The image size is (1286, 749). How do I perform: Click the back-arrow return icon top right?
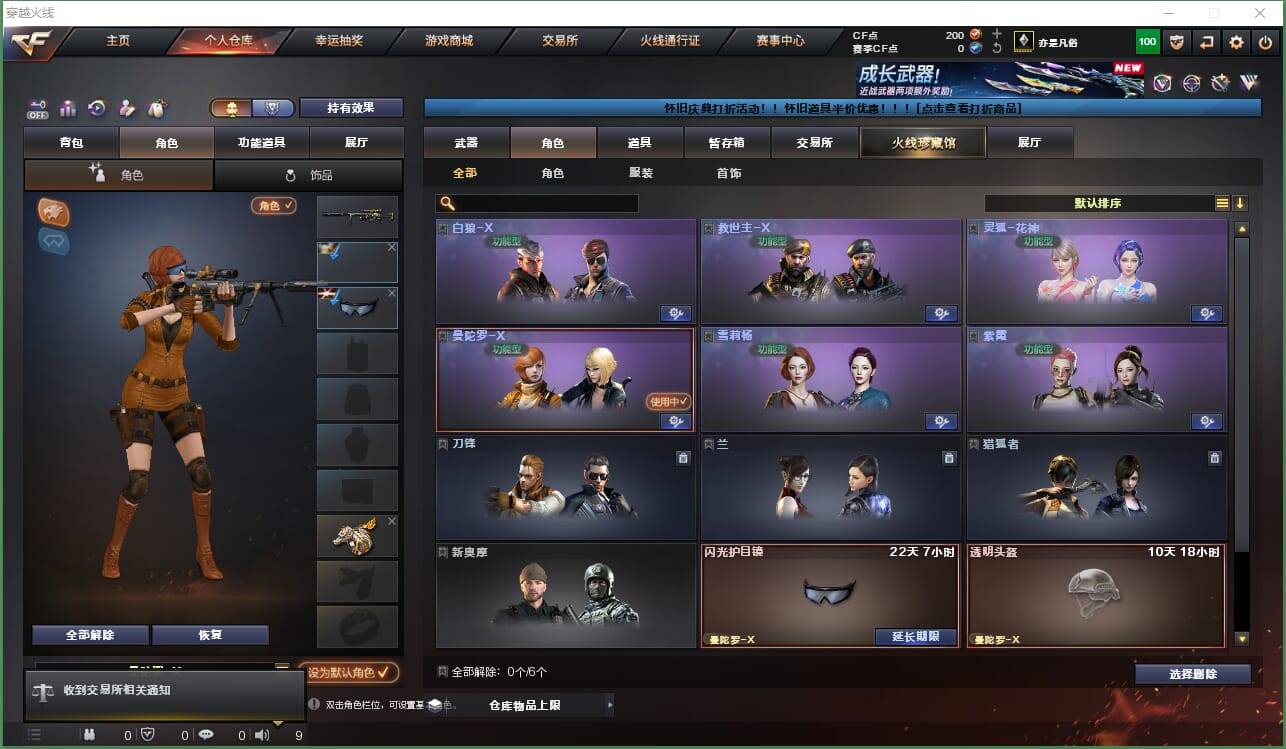click(x=1206, y=42)
